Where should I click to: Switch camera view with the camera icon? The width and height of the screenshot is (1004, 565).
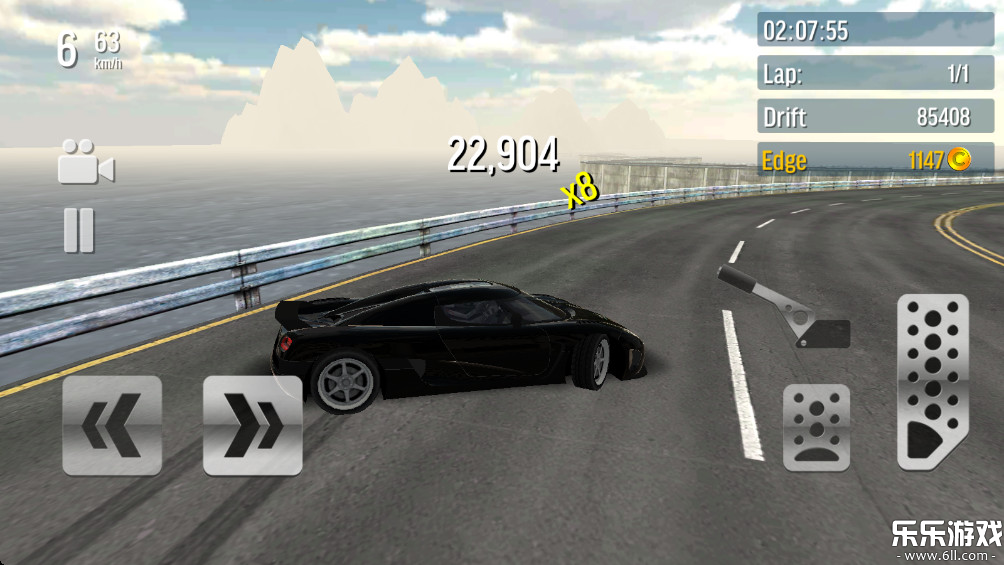coord(85,163)
